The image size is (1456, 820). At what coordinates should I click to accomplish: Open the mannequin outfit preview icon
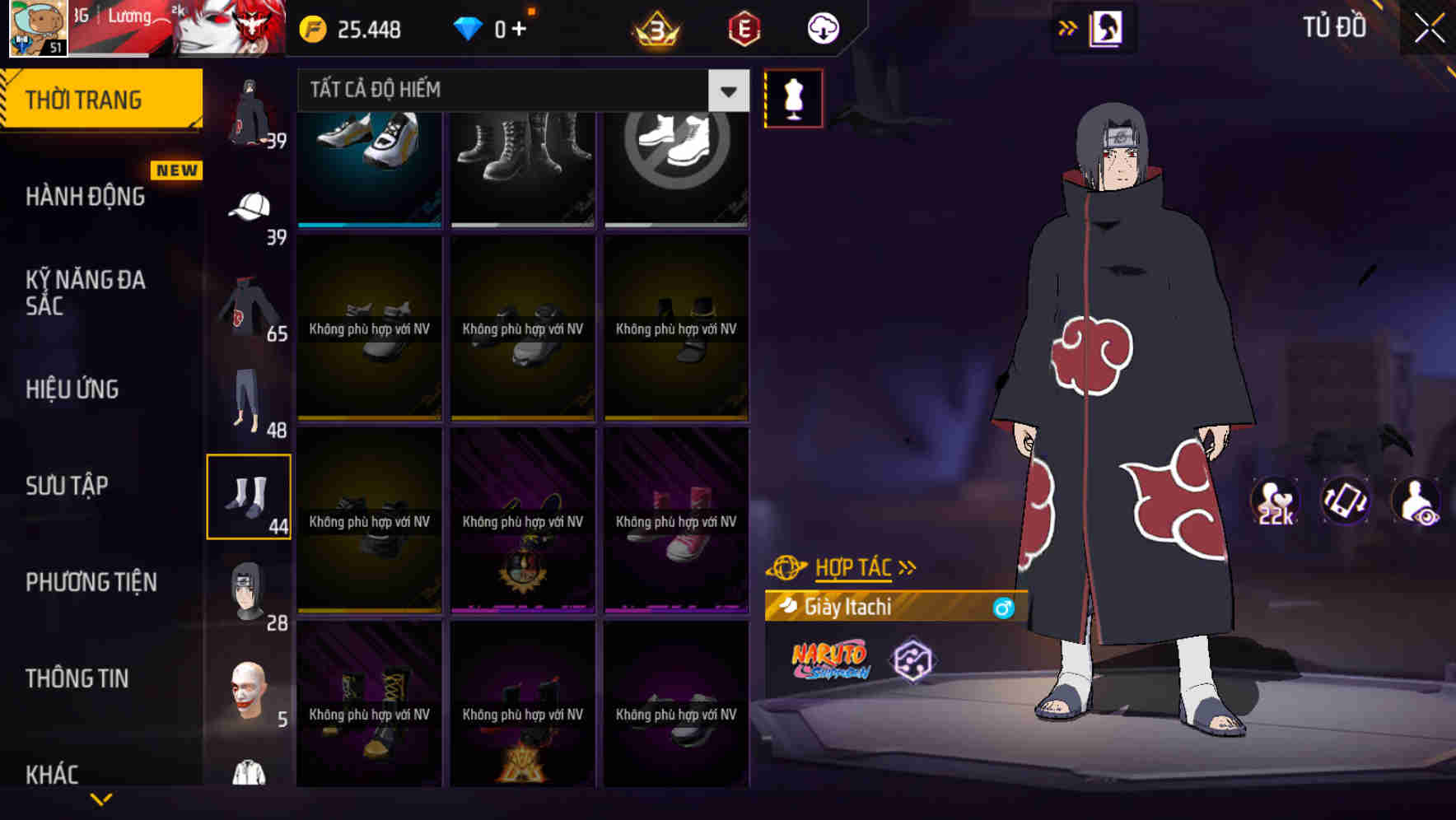pos(793,98)
